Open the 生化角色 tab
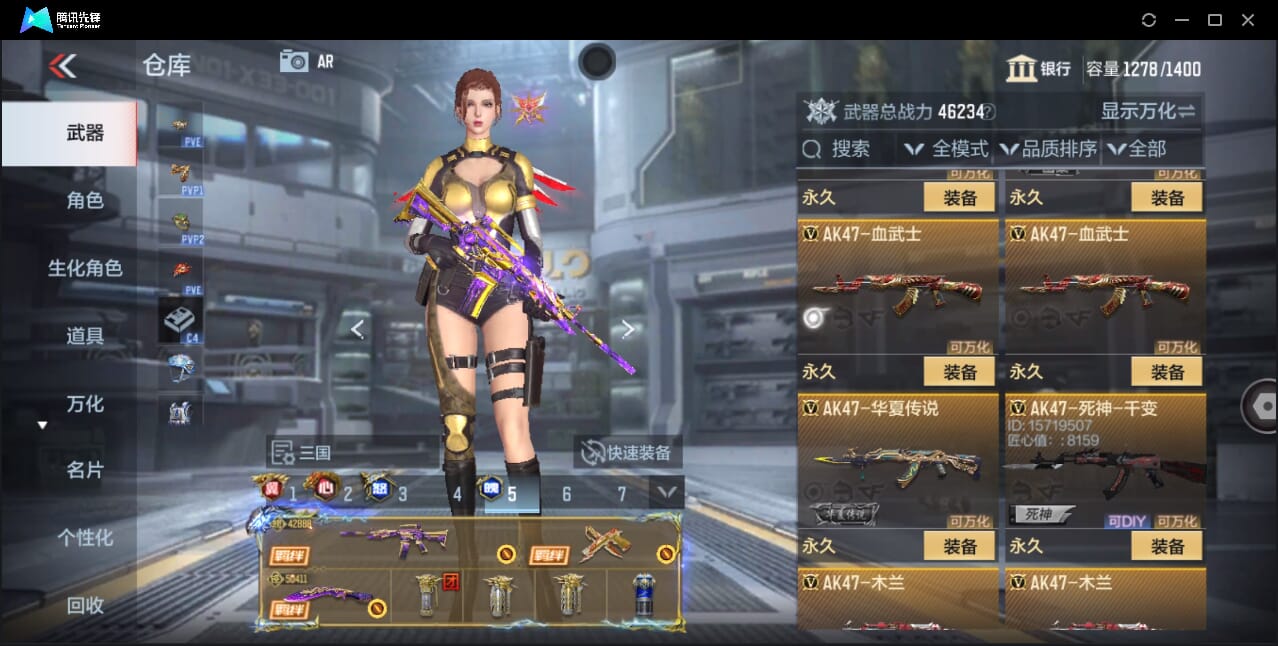 coord(85,268)
